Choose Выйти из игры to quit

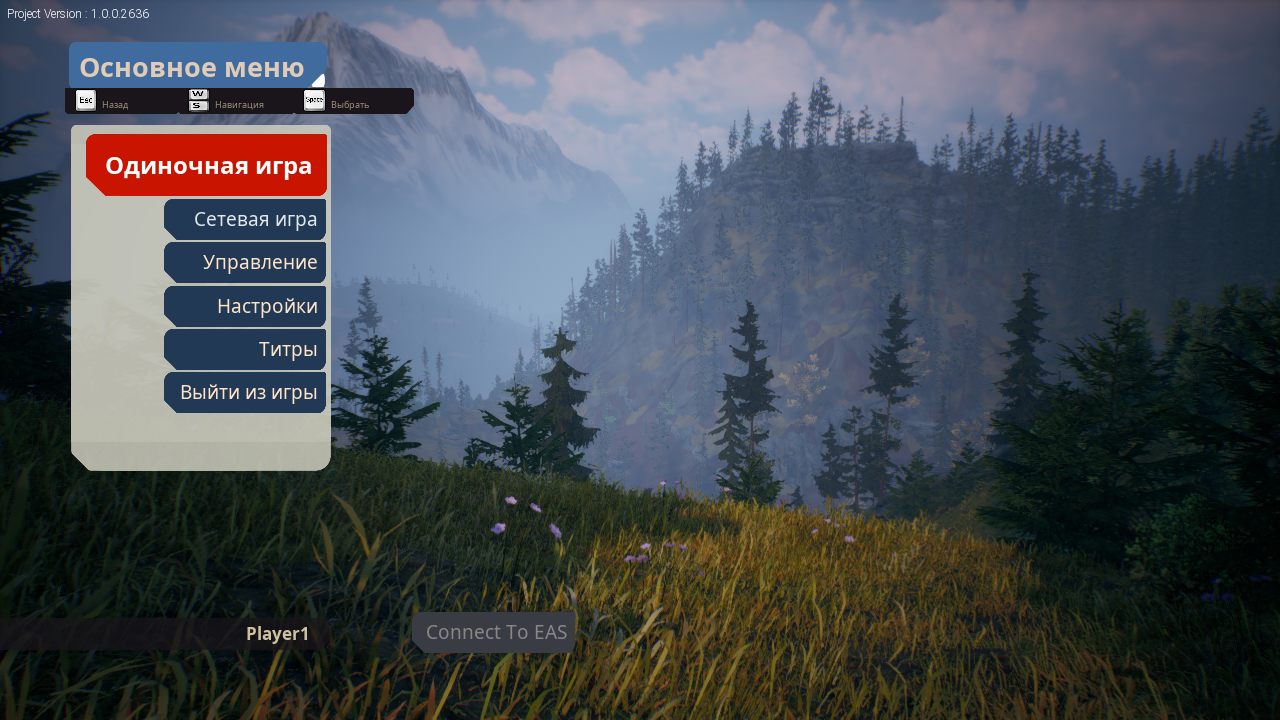(x=246, y=392)
